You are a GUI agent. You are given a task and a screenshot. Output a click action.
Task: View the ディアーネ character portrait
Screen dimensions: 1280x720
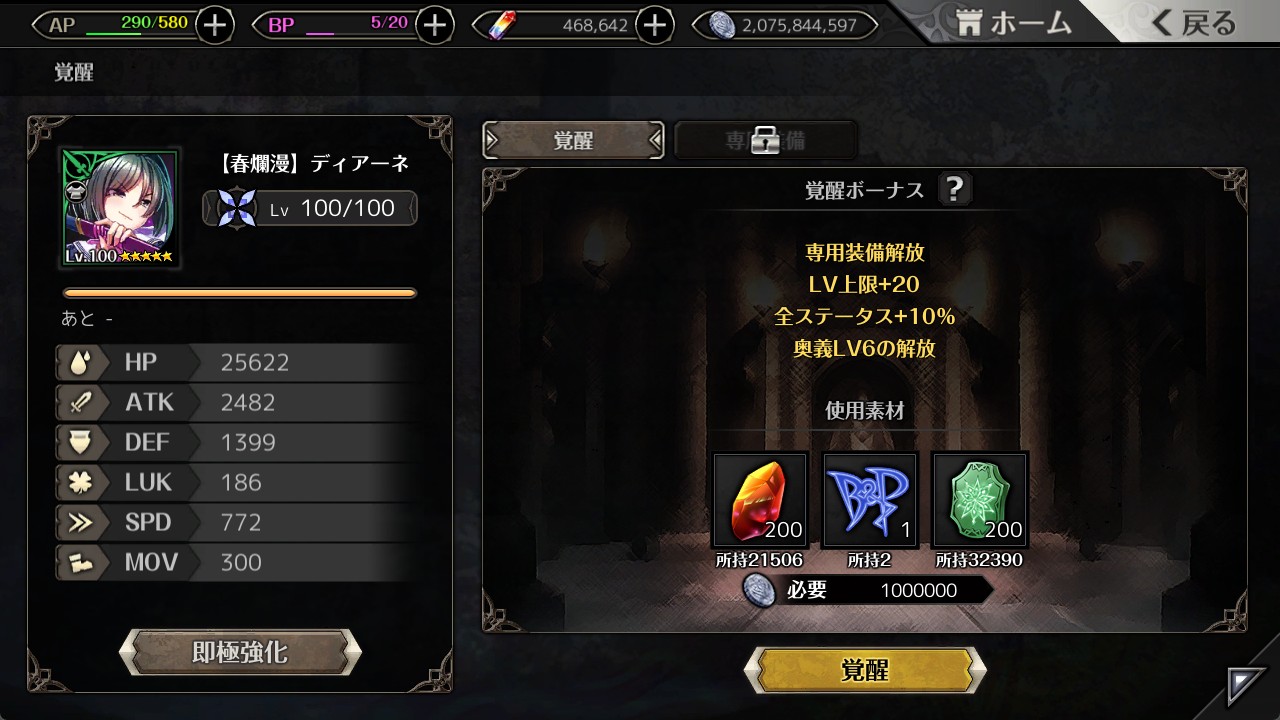click(121, 208)
